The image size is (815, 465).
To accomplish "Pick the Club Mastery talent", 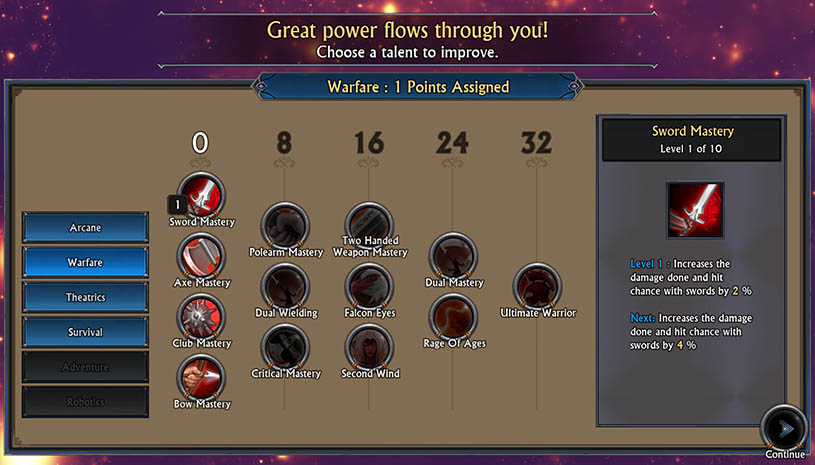I will [x=202, y=317].
